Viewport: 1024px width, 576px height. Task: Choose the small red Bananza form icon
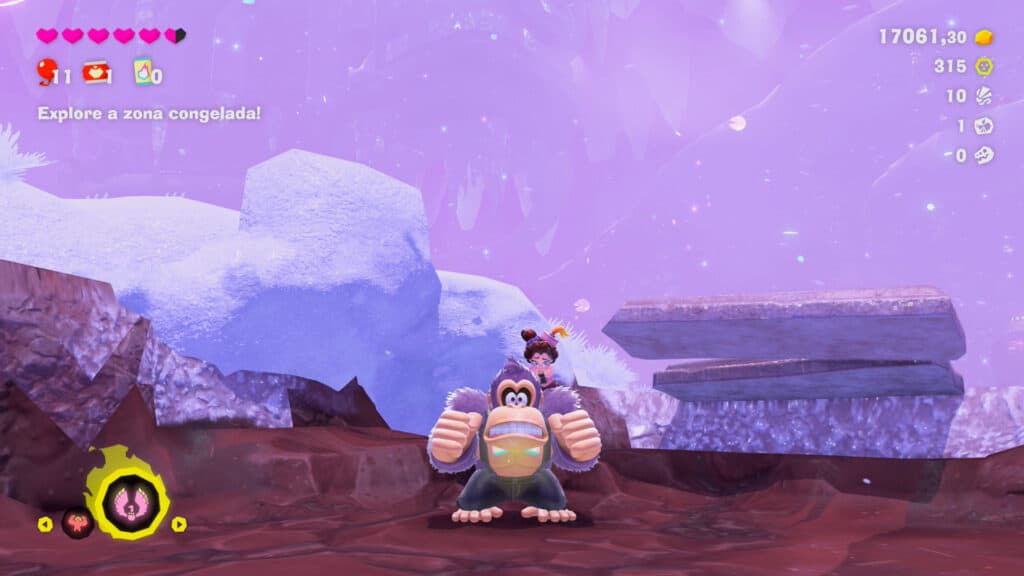(x=77, y=522)
